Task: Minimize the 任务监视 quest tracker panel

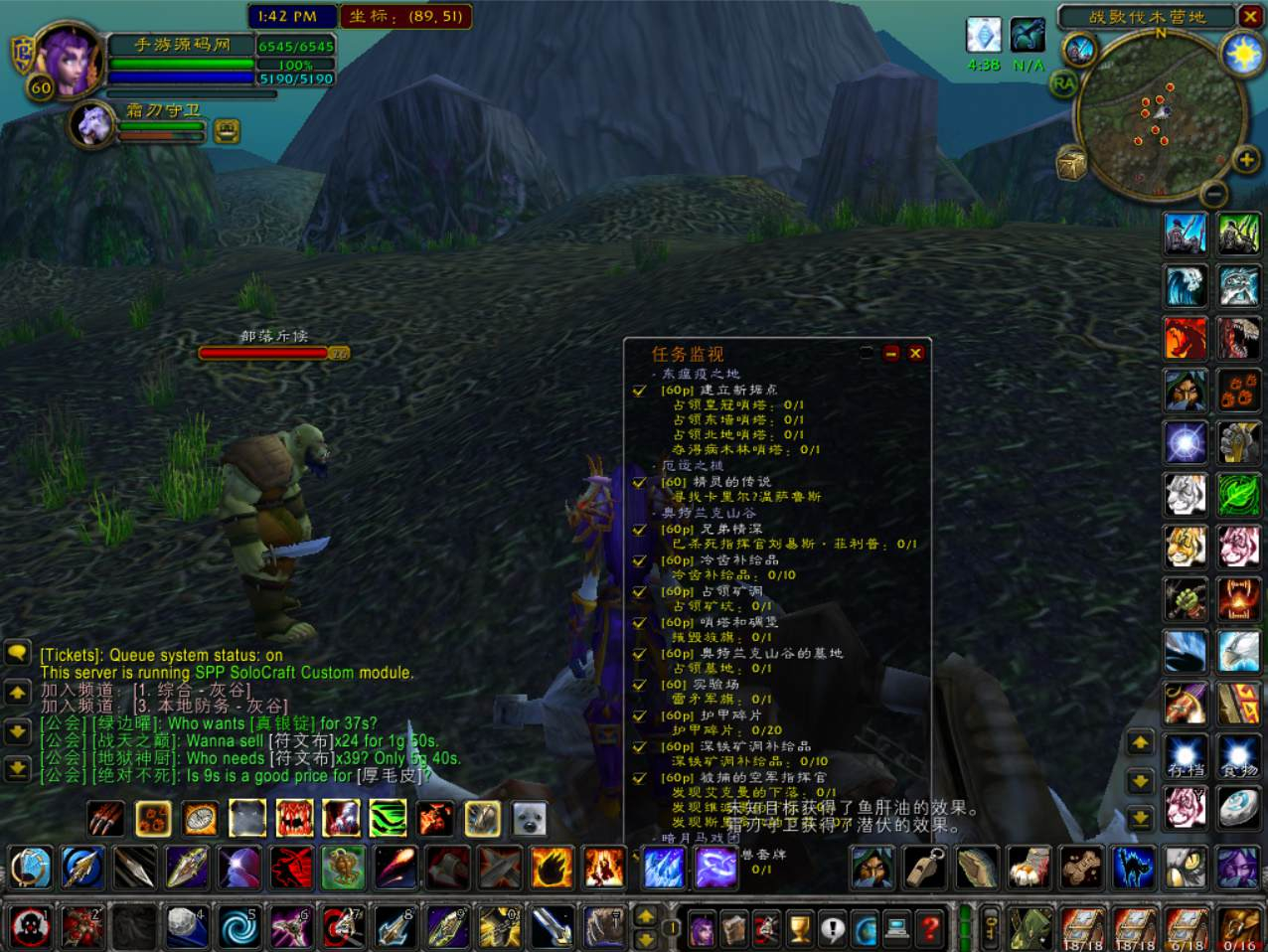Action: click(891, 353)
